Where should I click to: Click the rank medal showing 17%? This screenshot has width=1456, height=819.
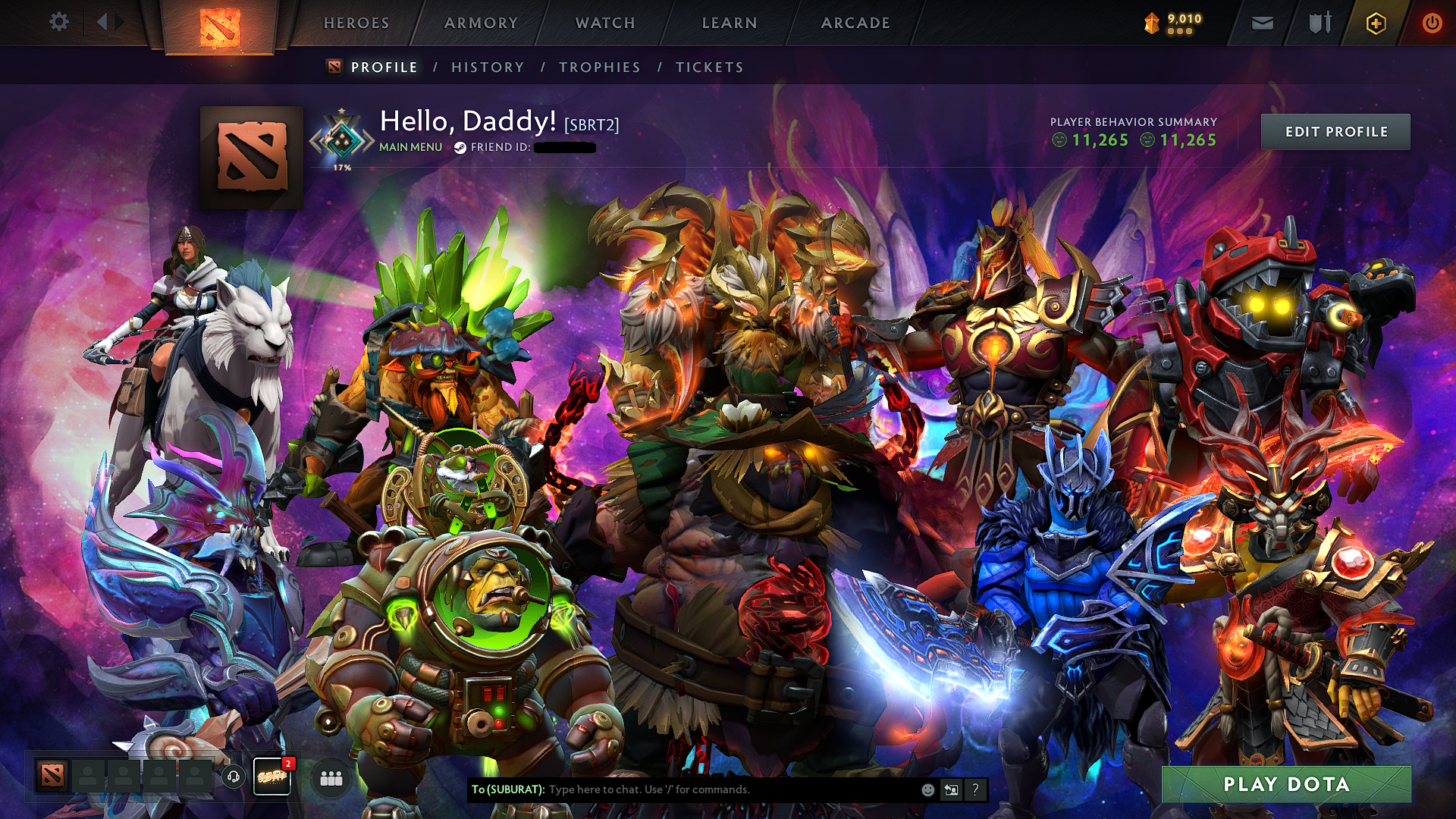coord(344,140)
